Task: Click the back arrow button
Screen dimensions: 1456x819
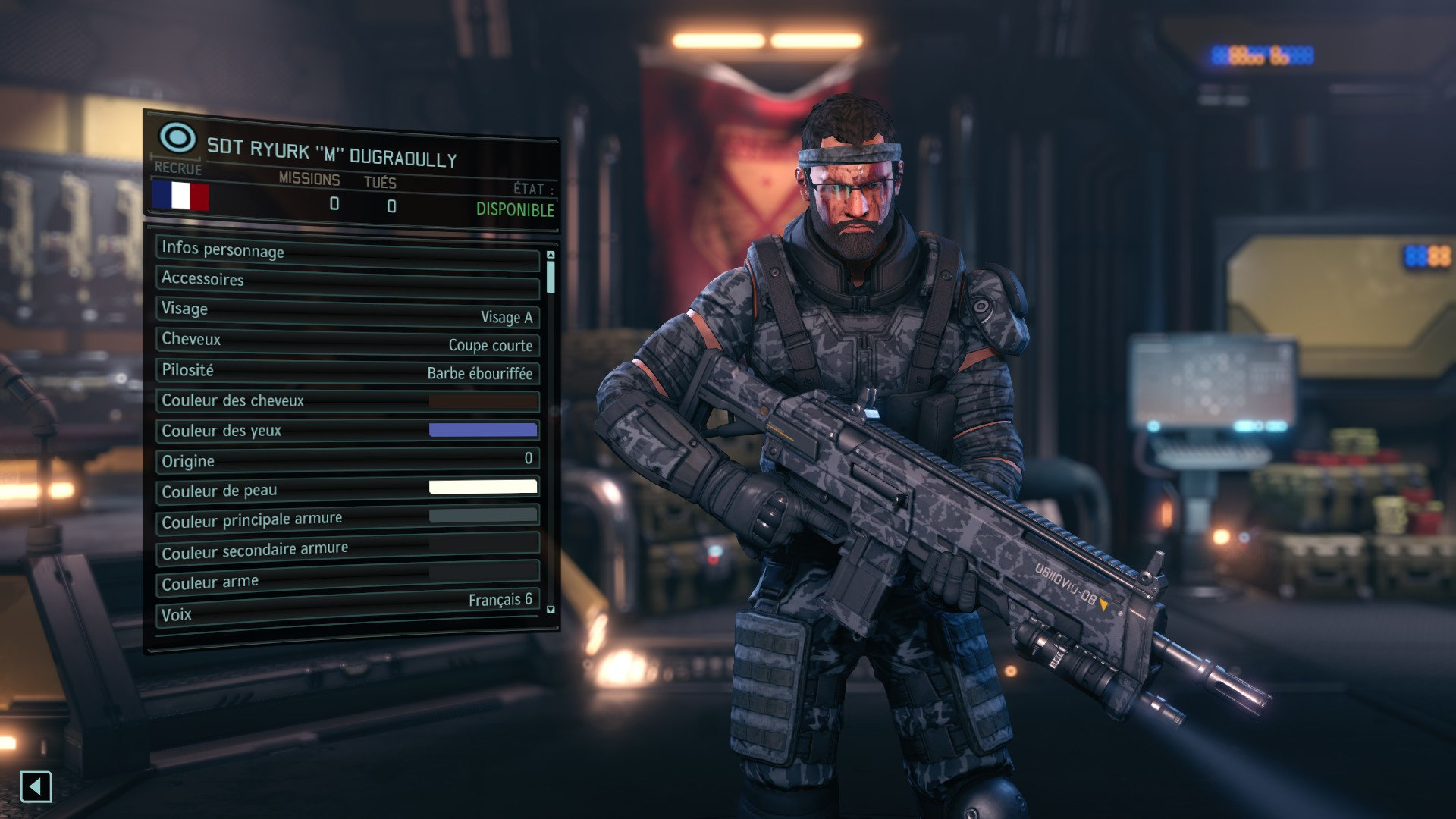Action: pos(36,786)
